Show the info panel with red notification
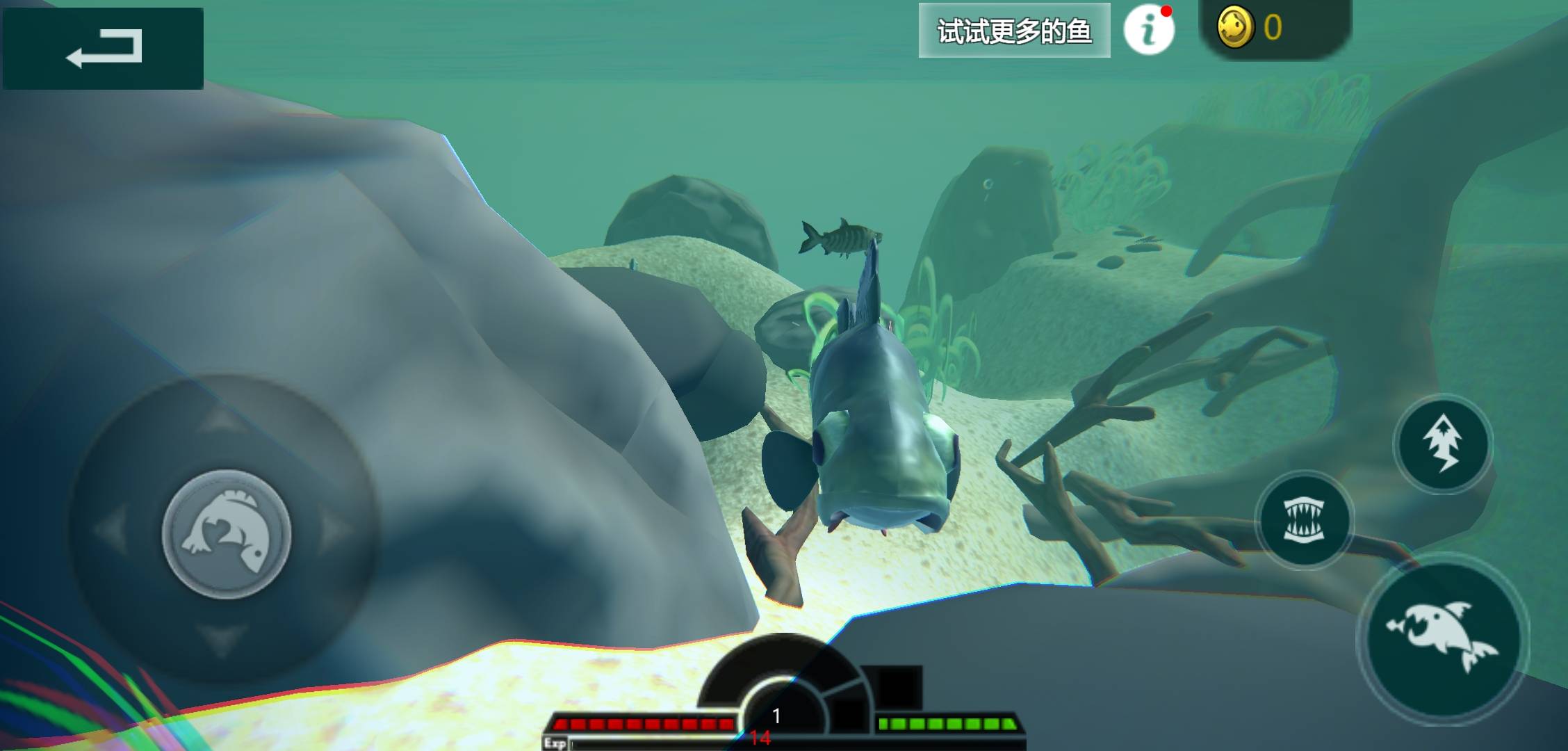Image resolution: width=1568 pixels, height=751 pixels. [x=1149, y=30]
